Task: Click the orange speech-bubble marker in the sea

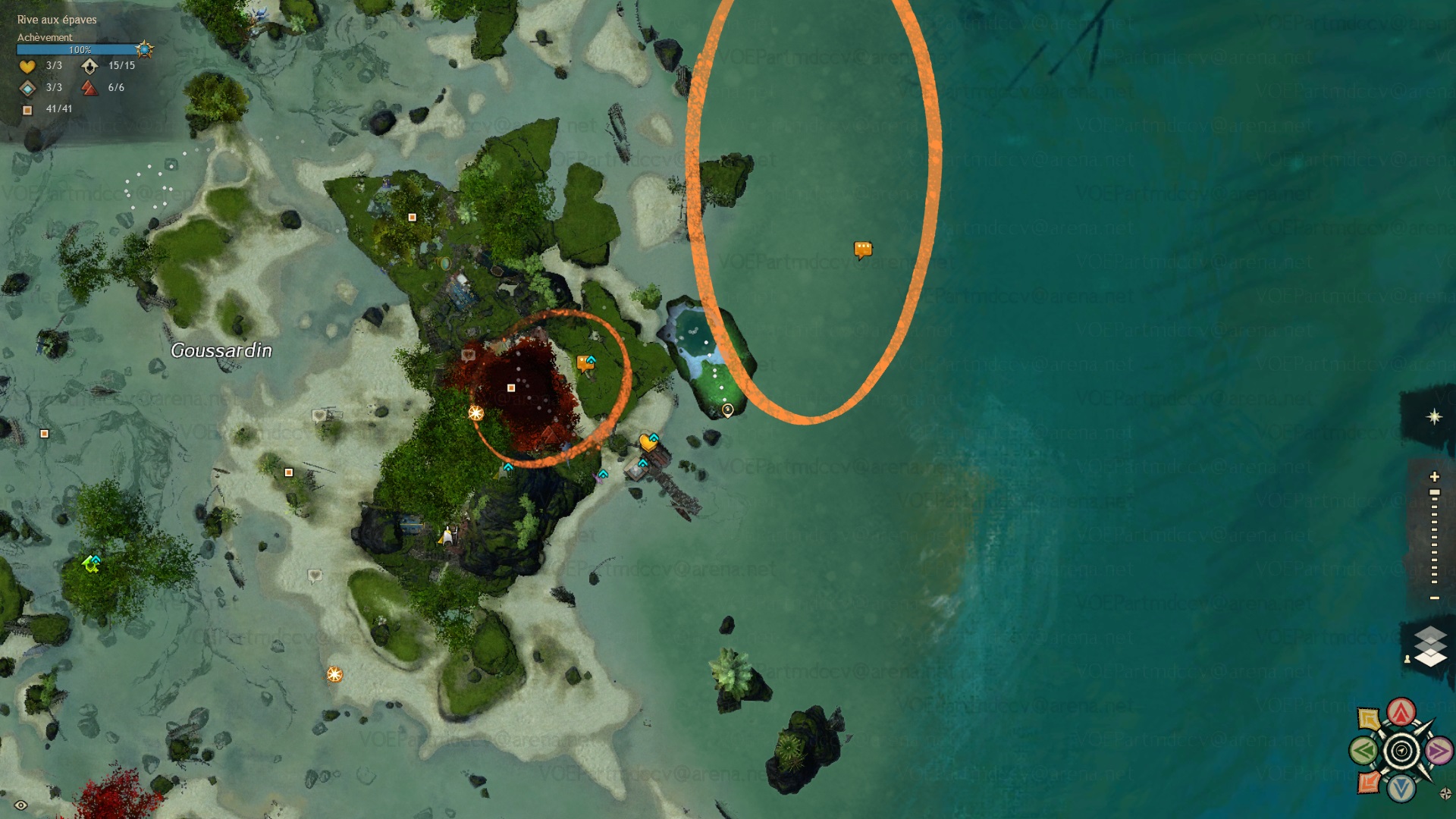Action: click(x=863, y=249)
